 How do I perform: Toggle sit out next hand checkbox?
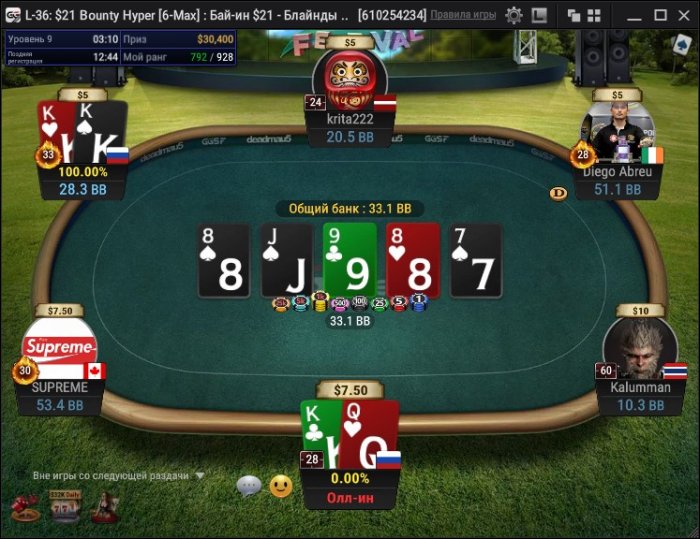pos(23,476)
